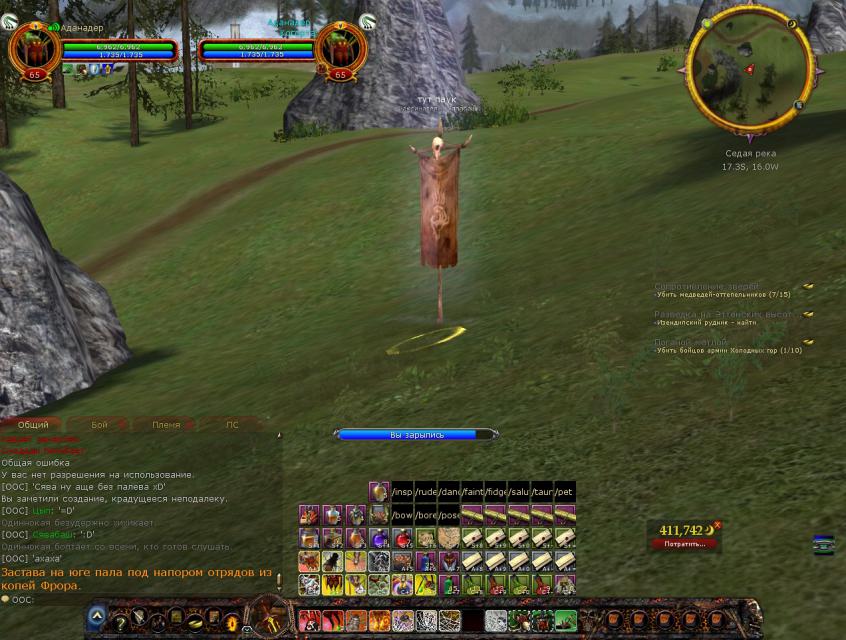This screenshot has height=640, width=846.
Task: Trigger the /pet emote shortcut
Action: click(x=565, y=492)
